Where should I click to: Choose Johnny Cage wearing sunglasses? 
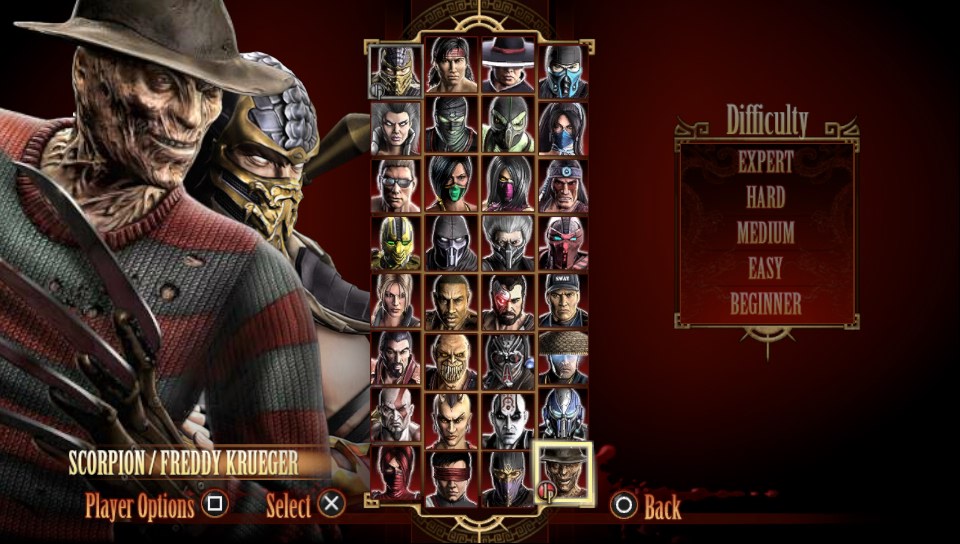tap(396, 186)
